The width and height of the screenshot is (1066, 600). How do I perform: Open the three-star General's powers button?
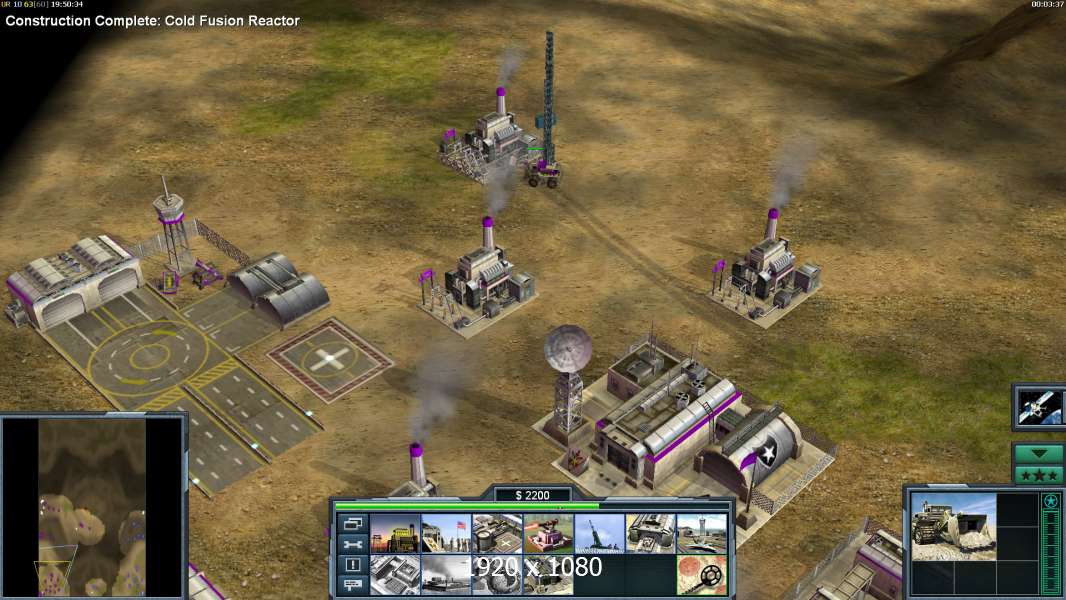[x=1039, y=474]
